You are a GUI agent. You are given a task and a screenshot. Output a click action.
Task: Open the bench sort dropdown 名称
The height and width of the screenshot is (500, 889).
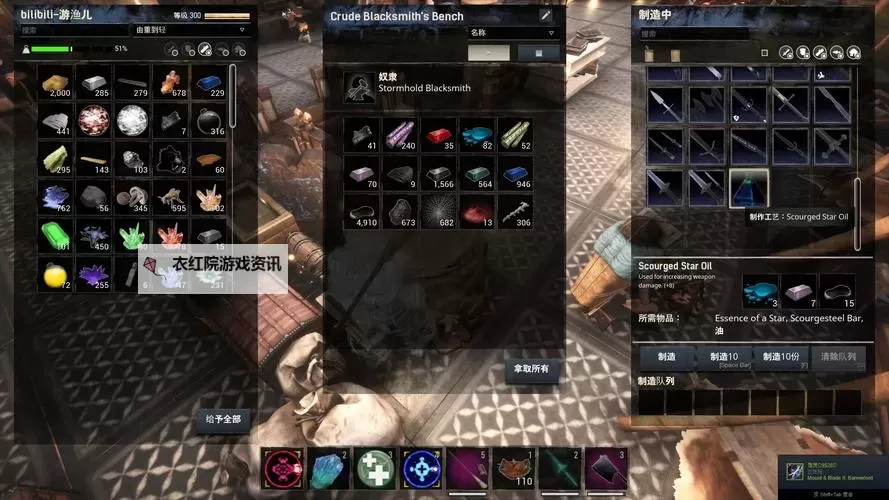[x=513, y=32]
